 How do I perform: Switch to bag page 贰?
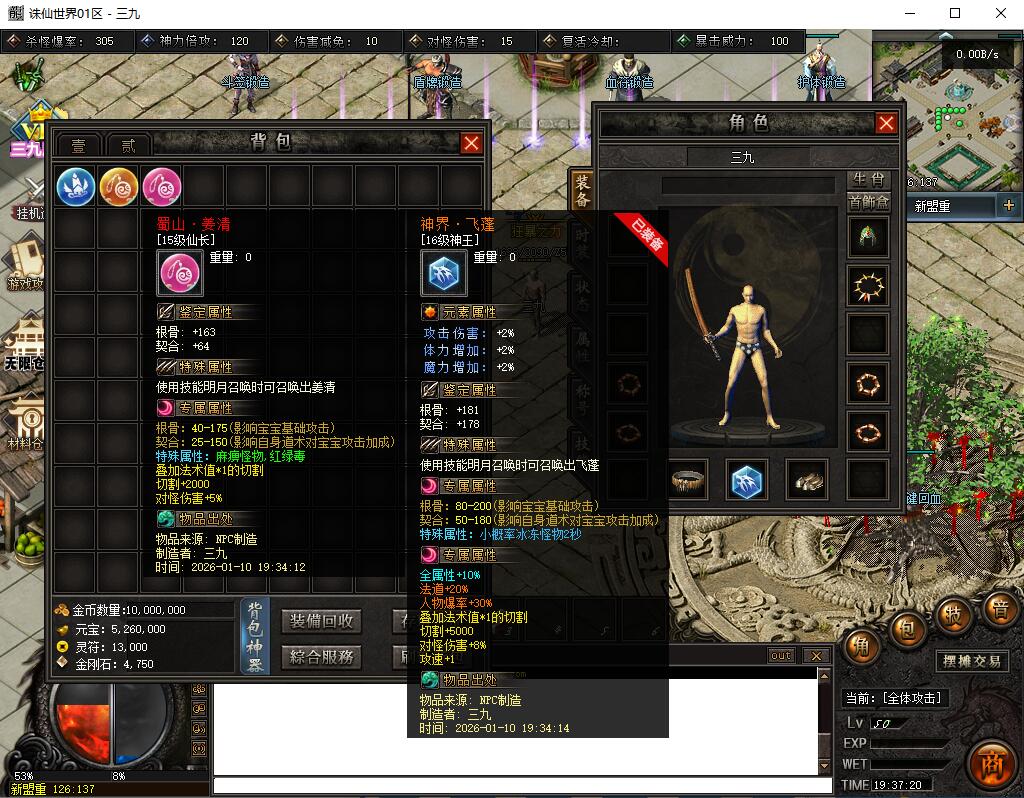128,145
